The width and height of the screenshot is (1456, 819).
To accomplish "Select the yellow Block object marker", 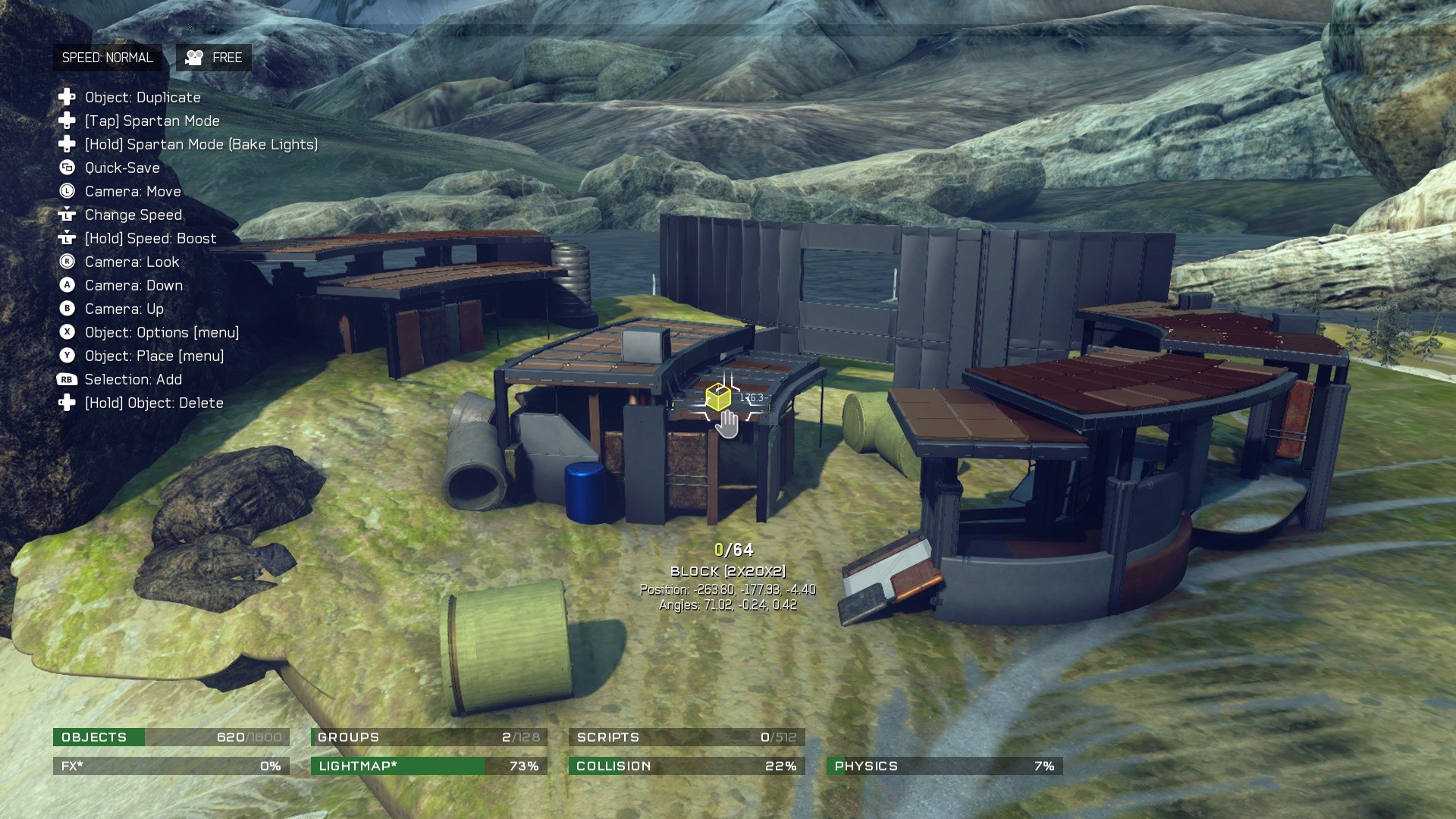I will tap(717, 397).
